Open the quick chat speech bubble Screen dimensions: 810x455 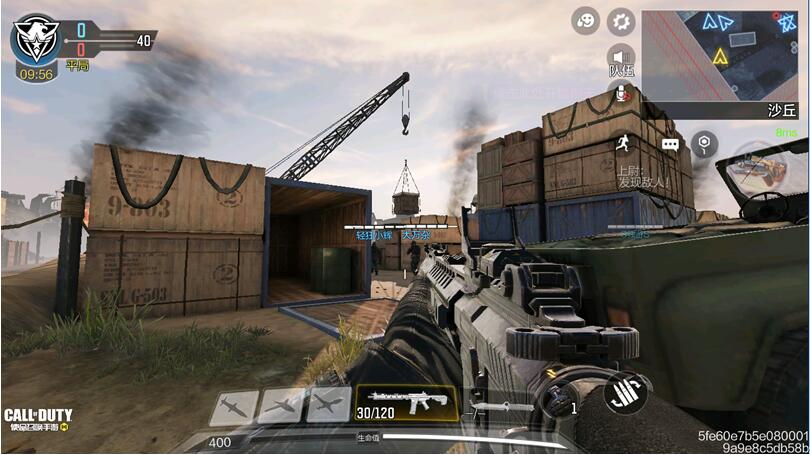tap(670, 145)
